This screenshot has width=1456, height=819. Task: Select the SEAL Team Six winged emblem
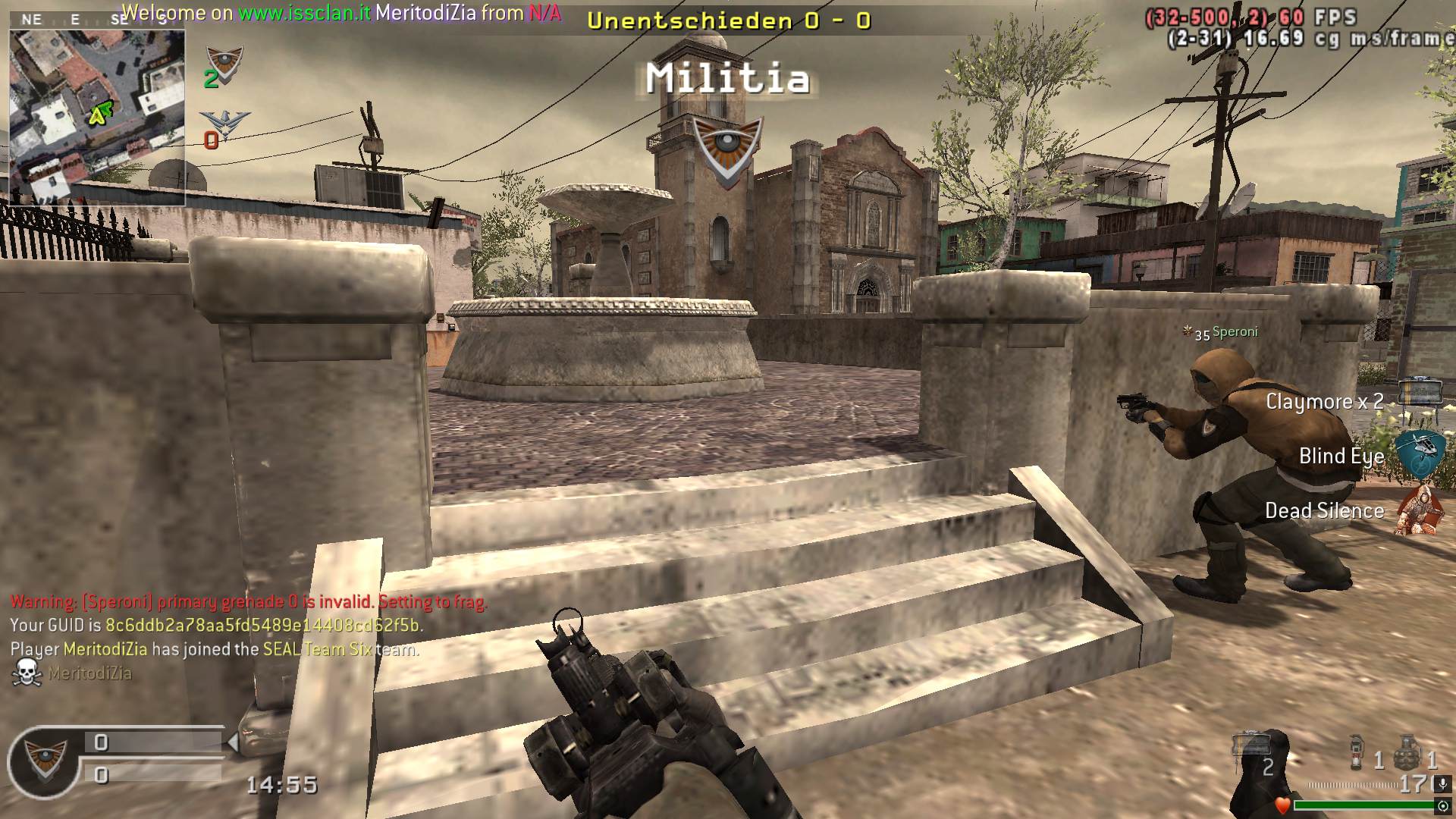(224, 124)
